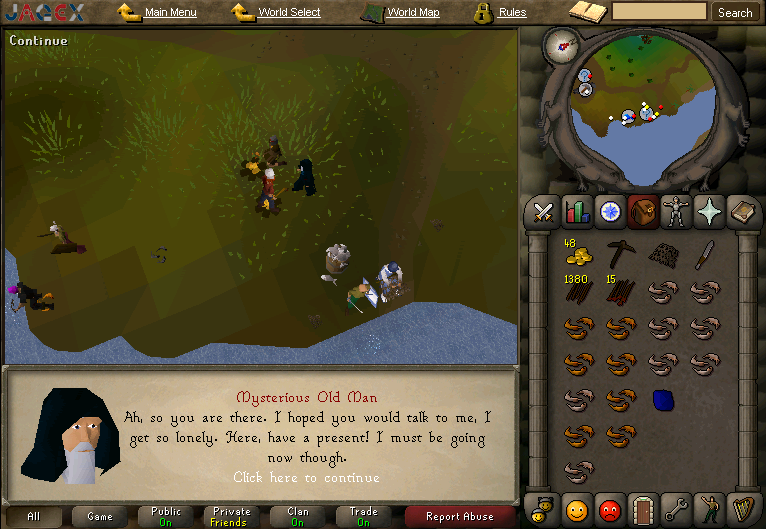Open the Main Menu link
This screenshot has width=766, height=529.
tap(169, 12)
